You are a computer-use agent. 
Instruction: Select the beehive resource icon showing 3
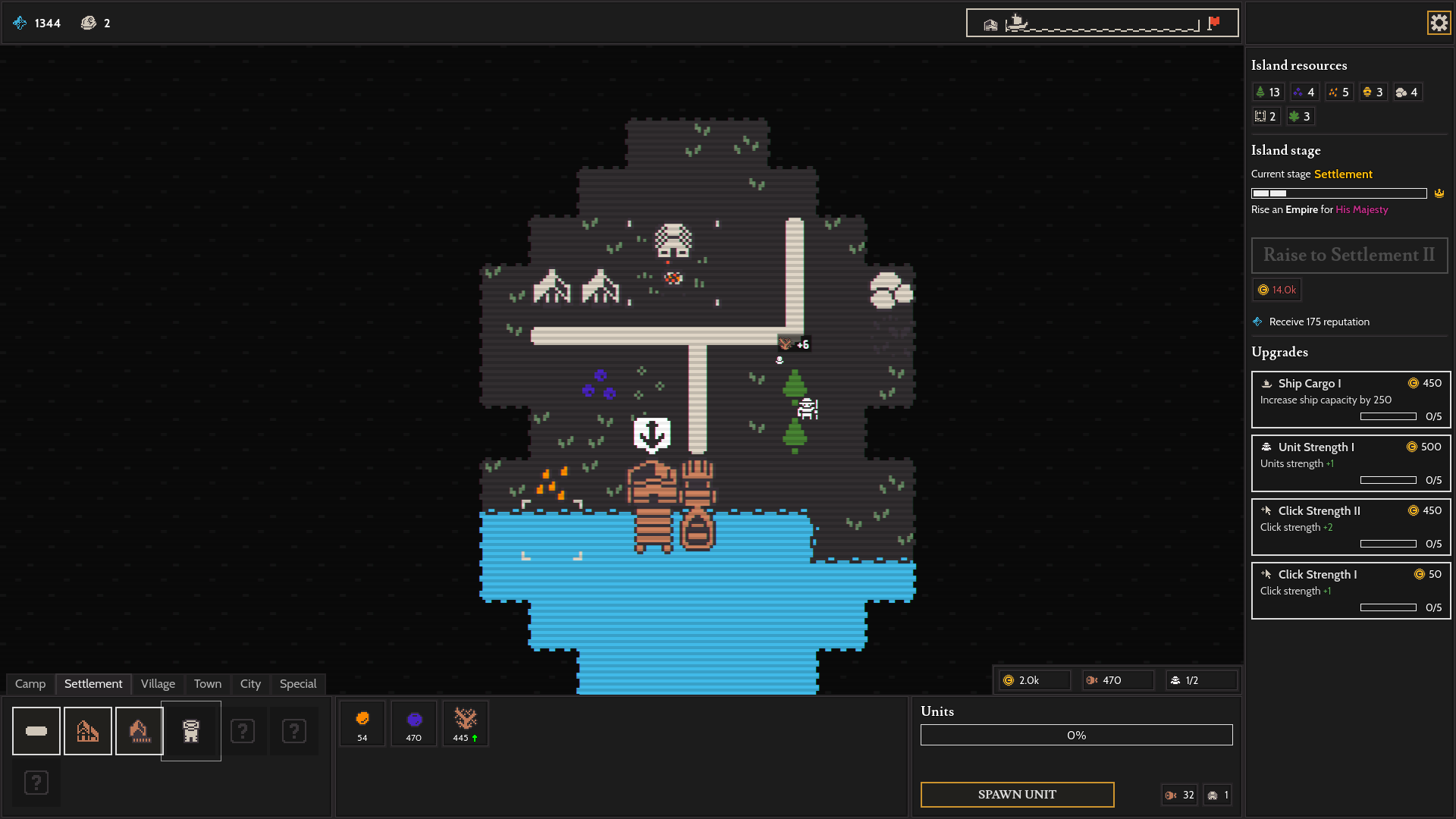click(1372, 92)
